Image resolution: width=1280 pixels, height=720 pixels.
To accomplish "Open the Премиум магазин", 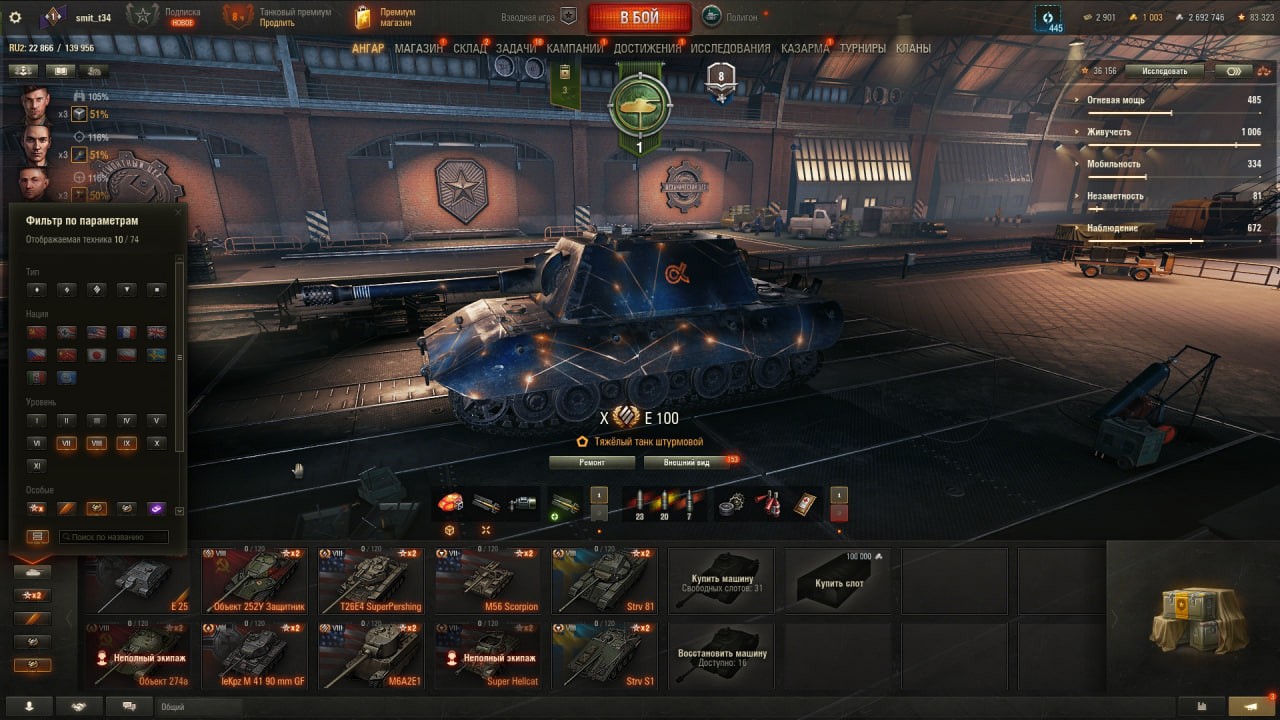I will [385, 17].
